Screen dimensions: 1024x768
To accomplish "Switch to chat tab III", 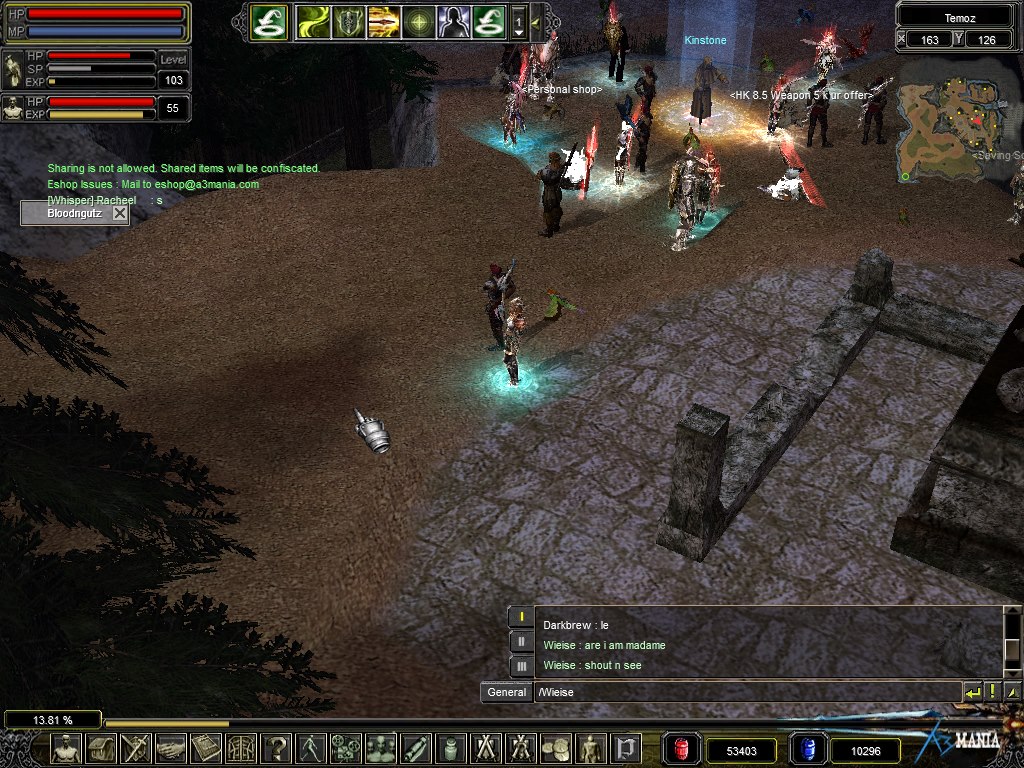I will 521,665.
